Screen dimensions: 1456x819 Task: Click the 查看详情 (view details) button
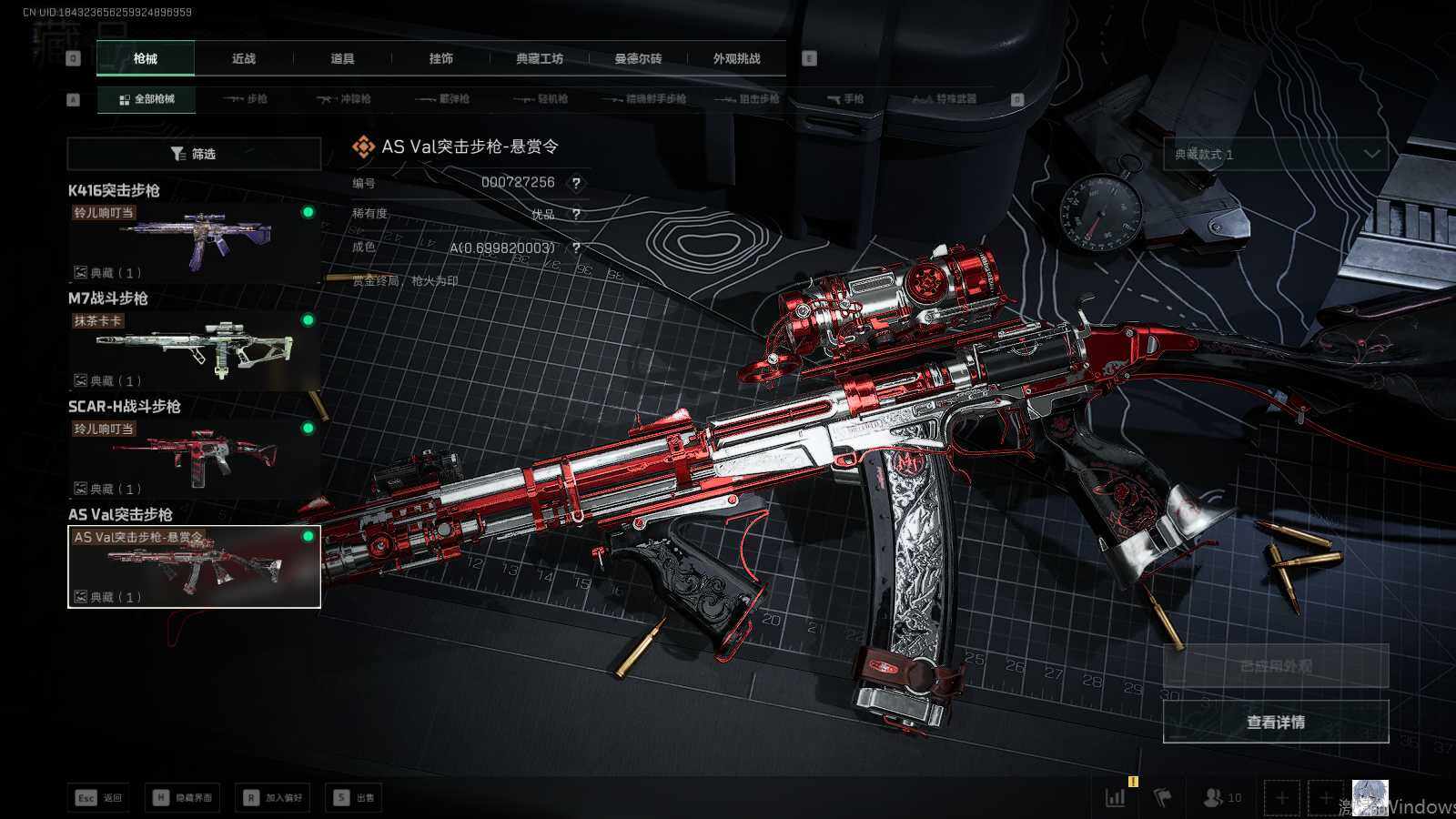pyautogui.click(x=1276, y=722)
